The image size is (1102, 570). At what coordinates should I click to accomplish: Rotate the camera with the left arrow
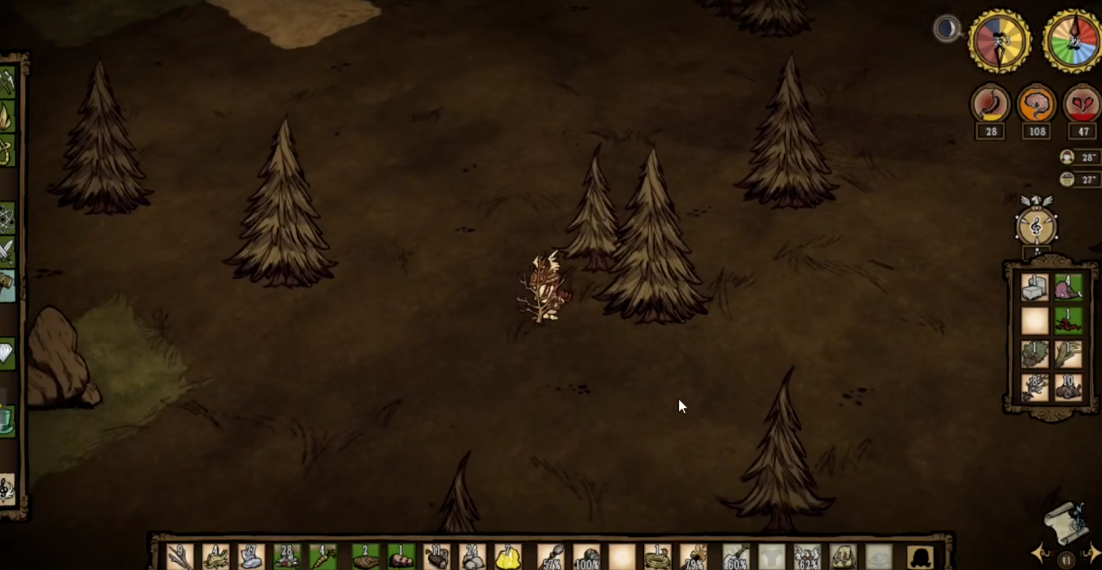1040,553
